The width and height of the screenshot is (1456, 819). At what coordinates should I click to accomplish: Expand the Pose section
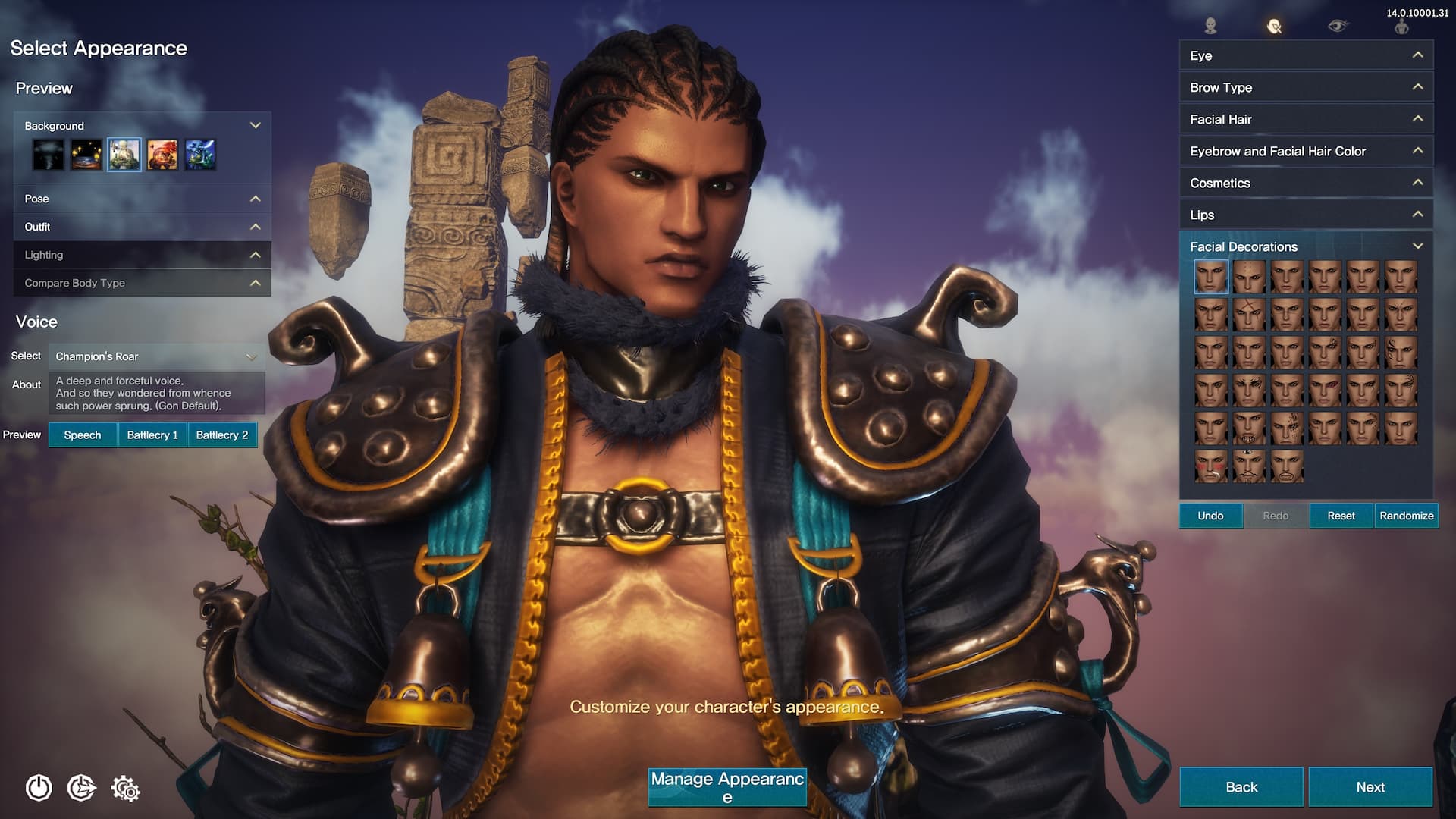pyautogui.click(x=142, y=199)
